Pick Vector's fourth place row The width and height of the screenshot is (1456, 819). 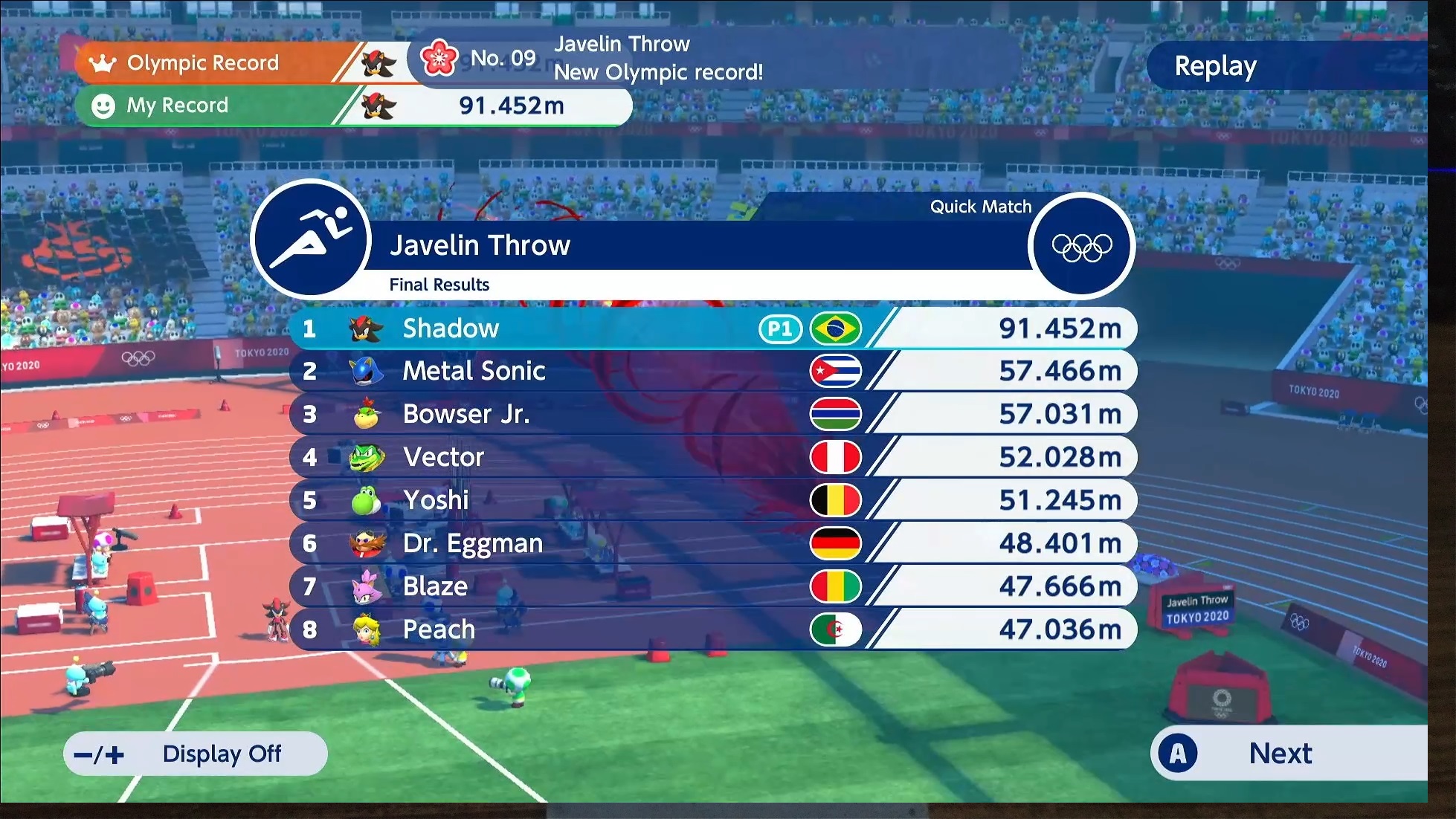point(712,457)
